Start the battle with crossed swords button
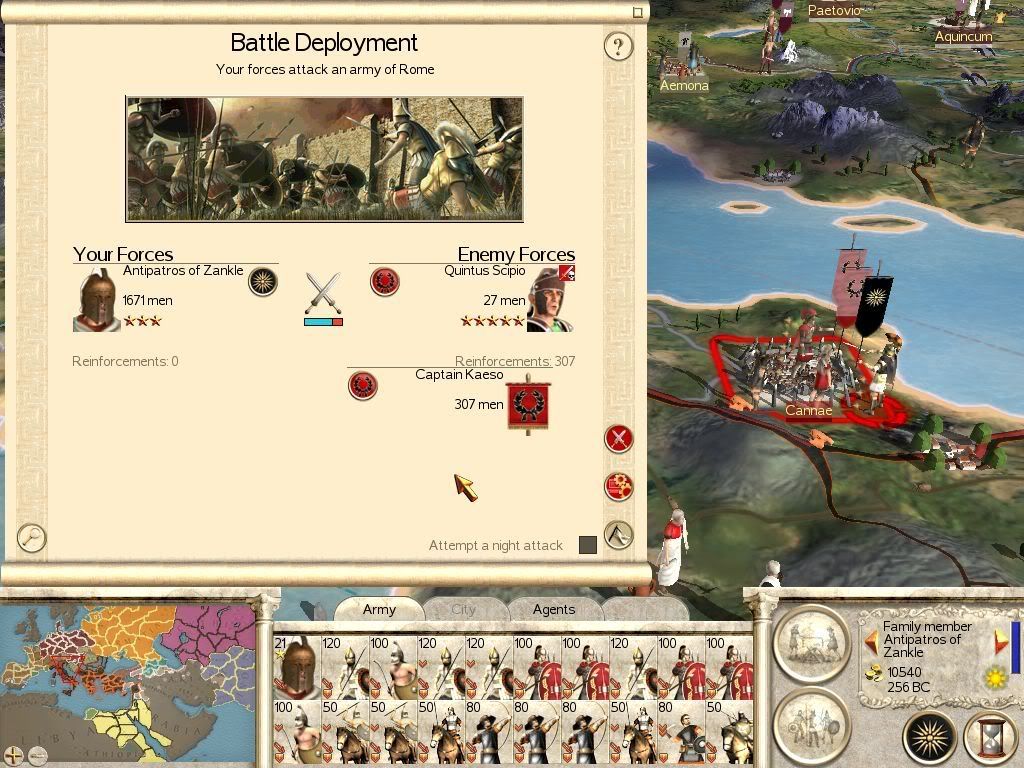This screenshot has height=768, width=1024. (619, 438)
